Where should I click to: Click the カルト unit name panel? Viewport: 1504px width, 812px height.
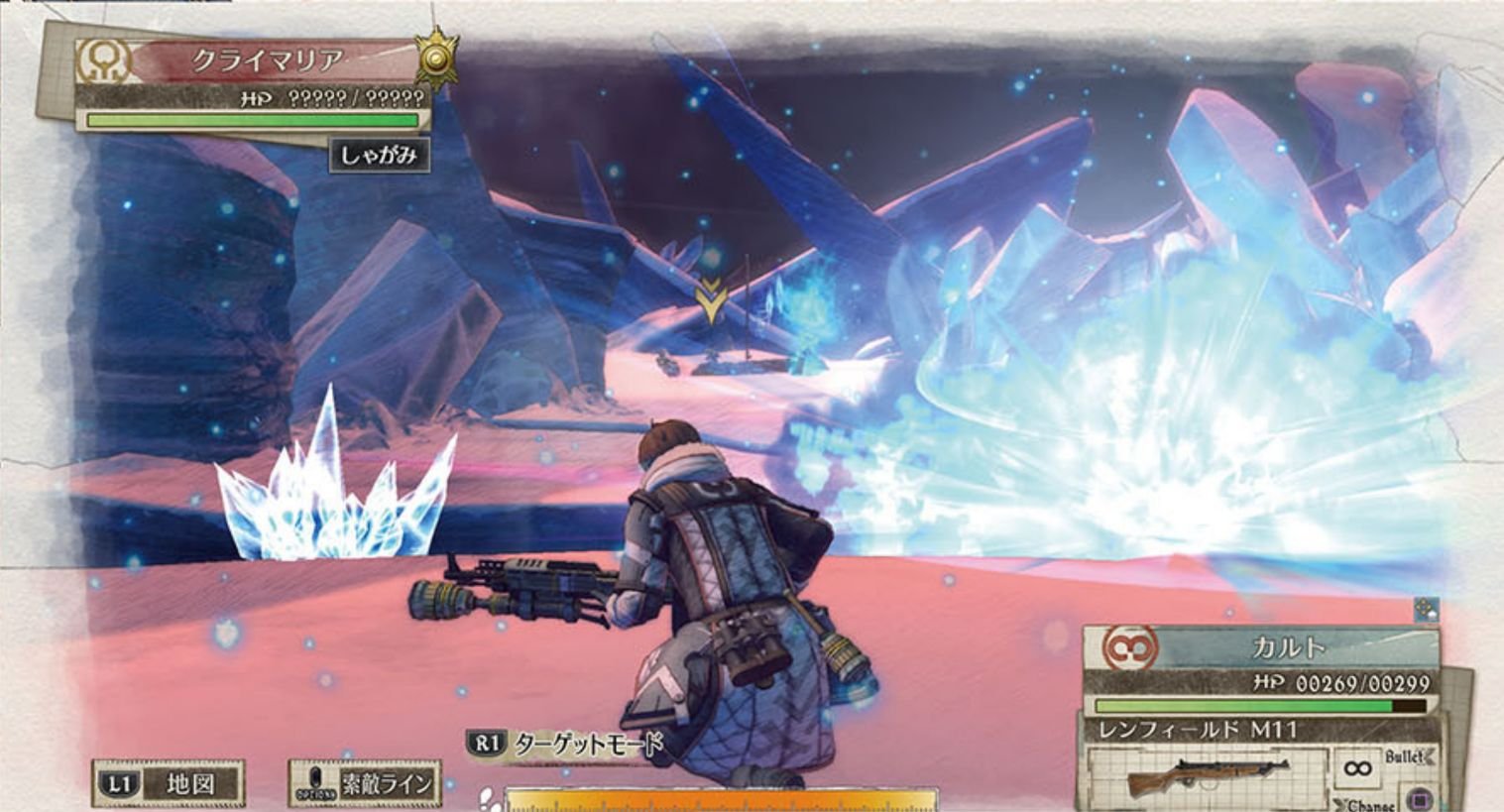pos(1287,647)
